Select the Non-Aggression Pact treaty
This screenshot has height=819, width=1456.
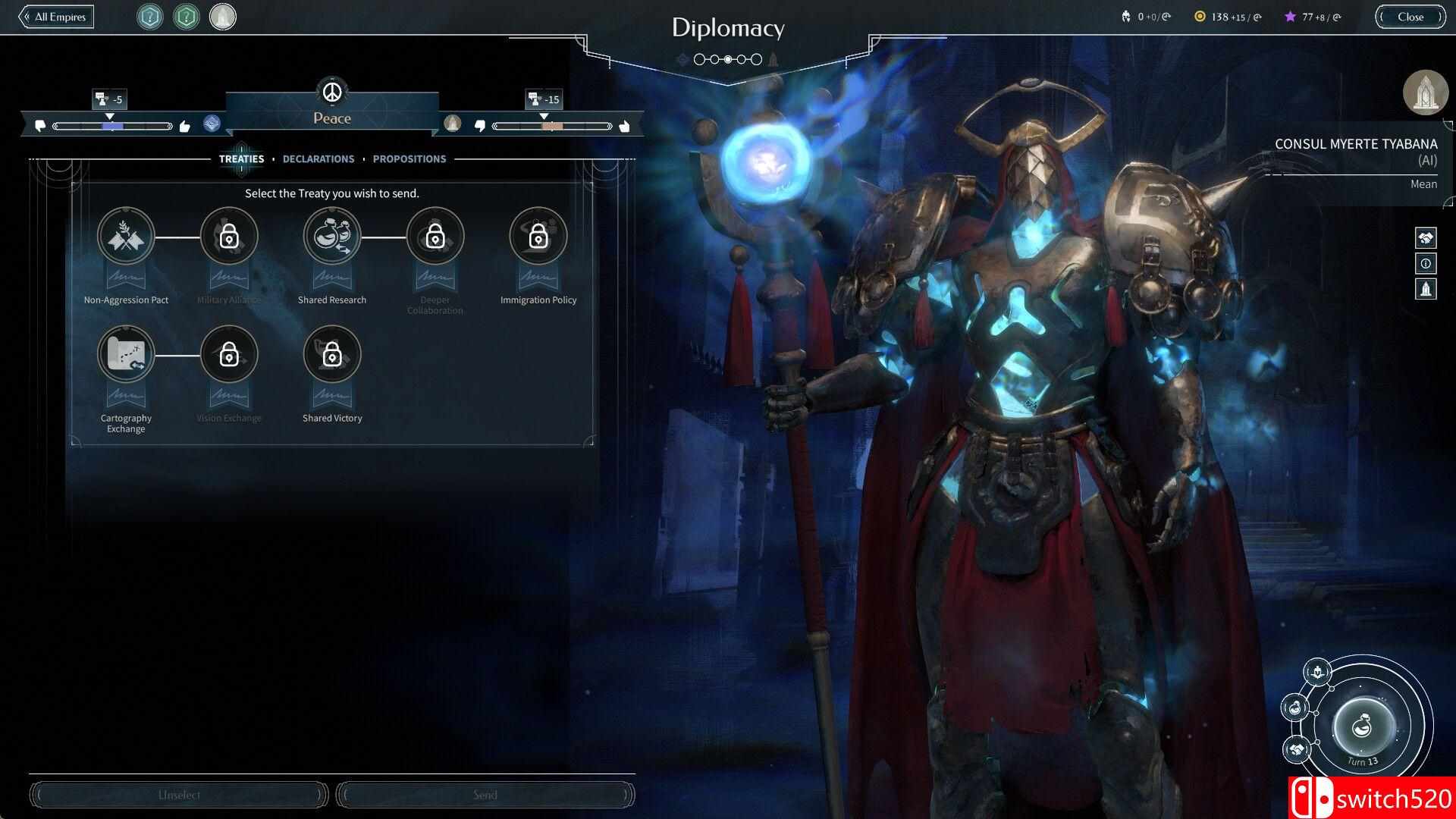(x=126, y=236)
